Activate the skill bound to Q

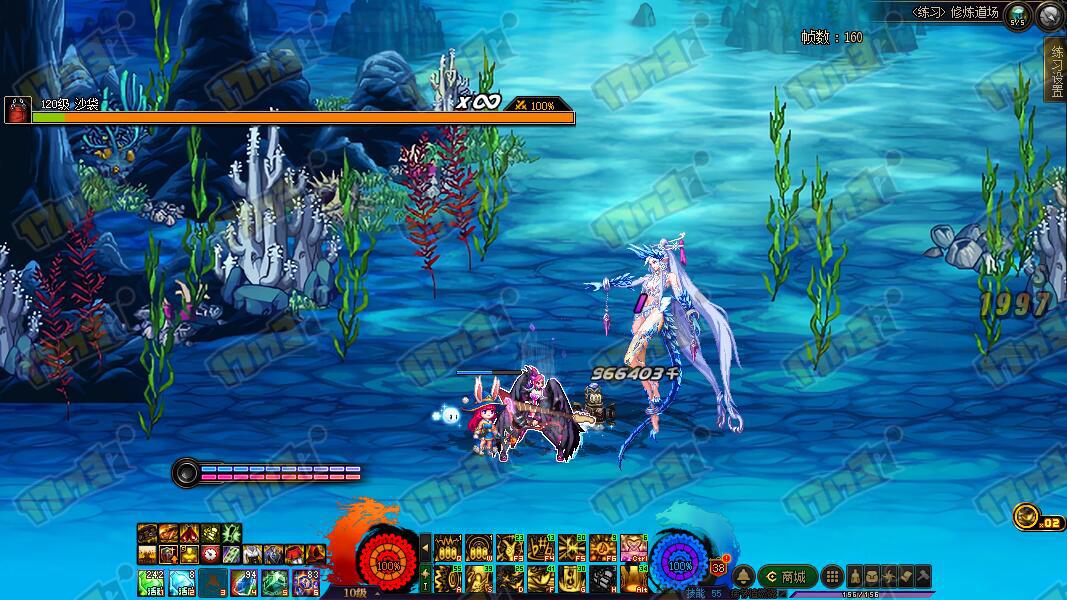[447, 548]
